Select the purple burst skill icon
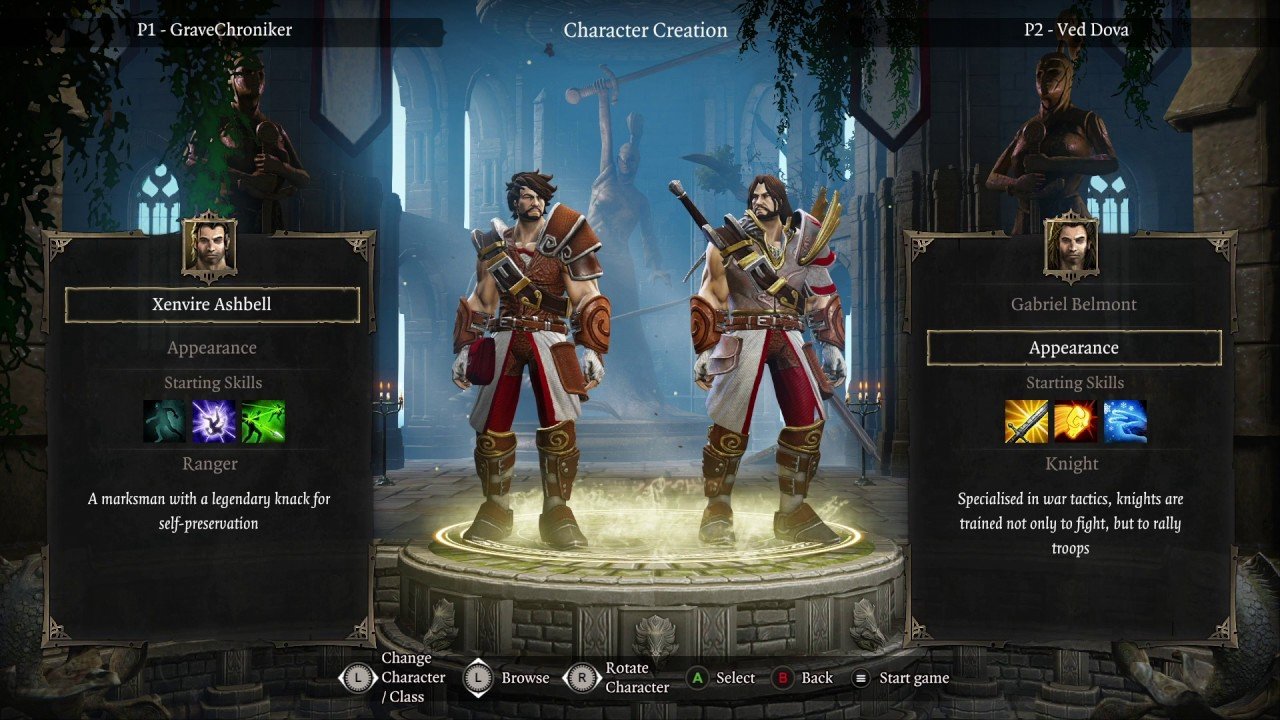Image resolution: width=1280 pixels, height=720 pixels. click(214, 422)
